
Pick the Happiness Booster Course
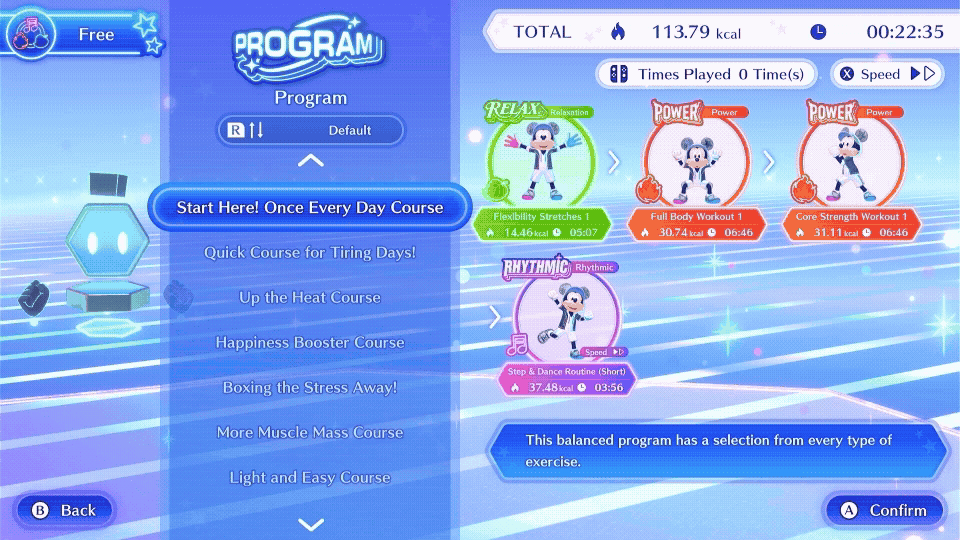[x=310, y=343]
